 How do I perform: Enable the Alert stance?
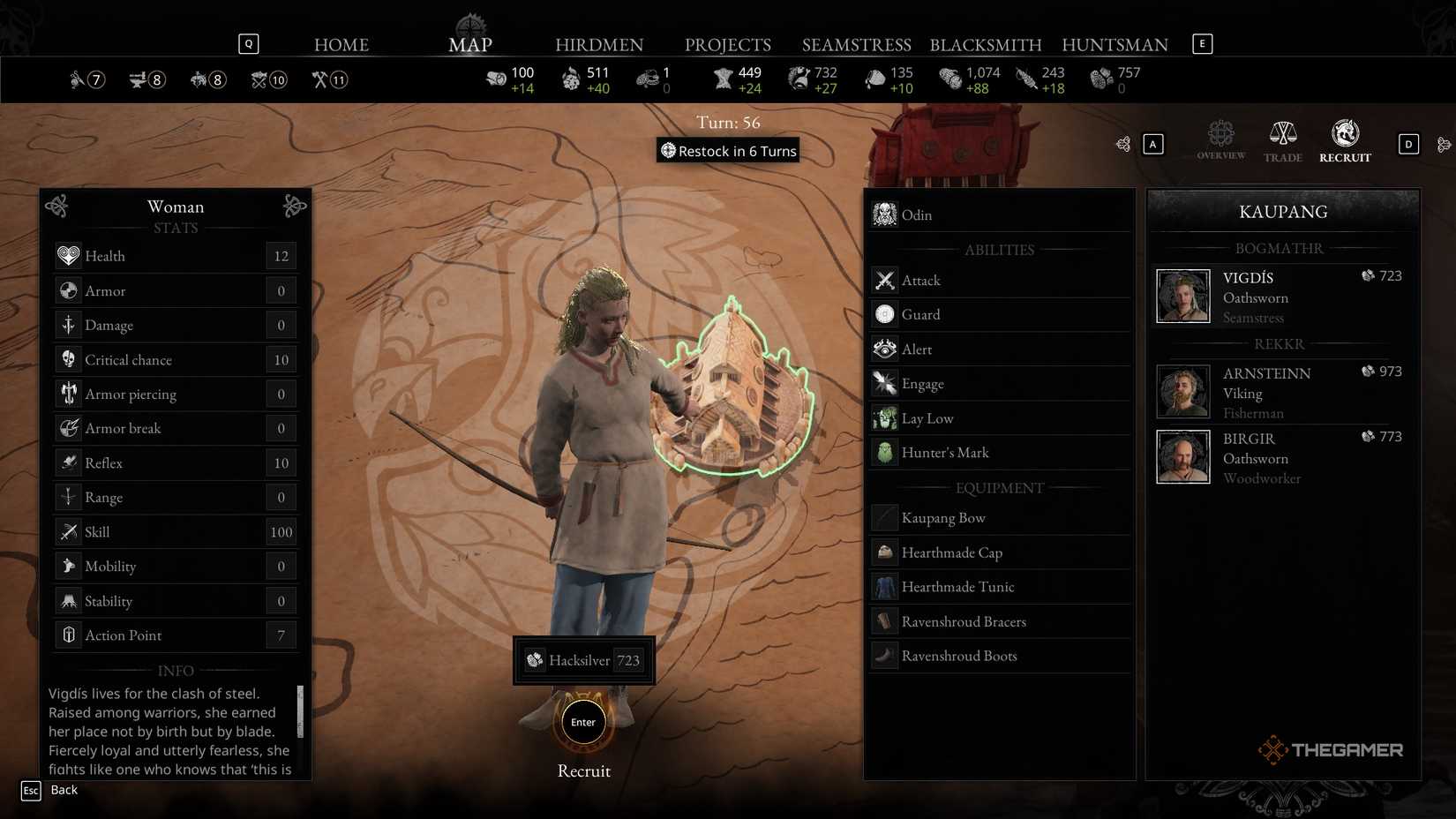[x=883, y=349]
